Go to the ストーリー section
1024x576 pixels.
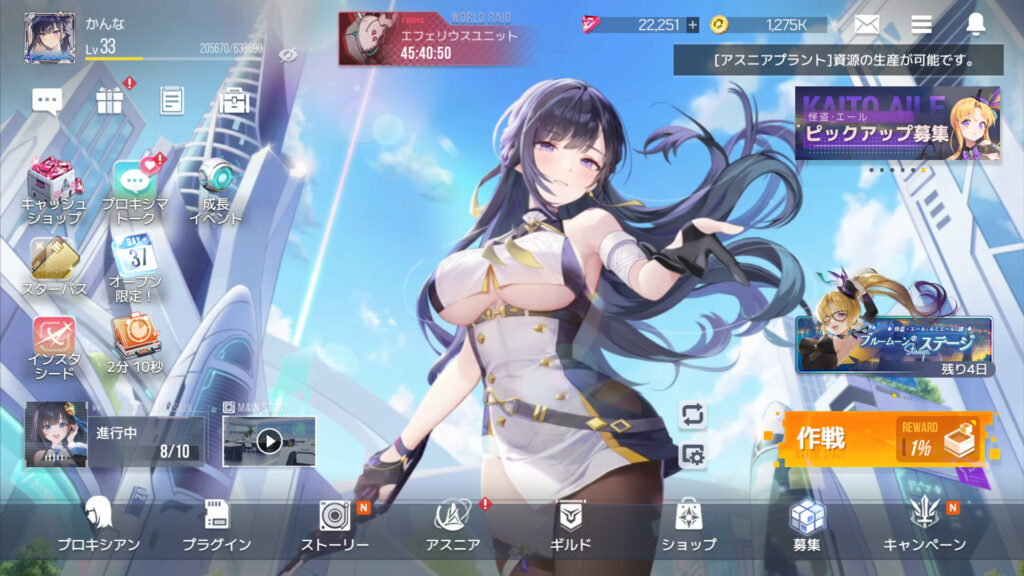[335, 525]
